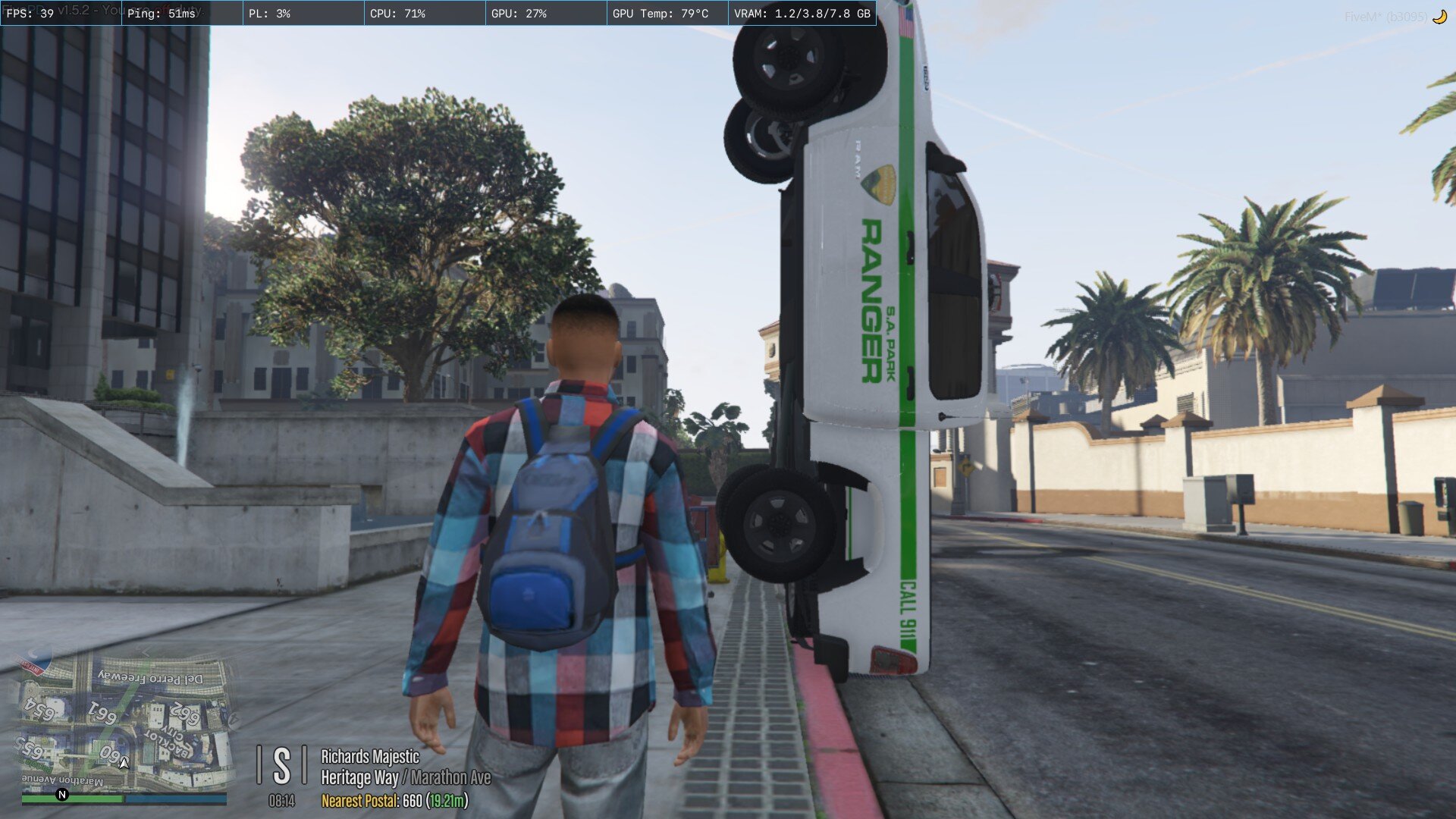Image resolution: width=1456 pixels, height=819 pixels.
Task: Select the north 'N' marker under the minimap
Action: (x=62, y=795)
